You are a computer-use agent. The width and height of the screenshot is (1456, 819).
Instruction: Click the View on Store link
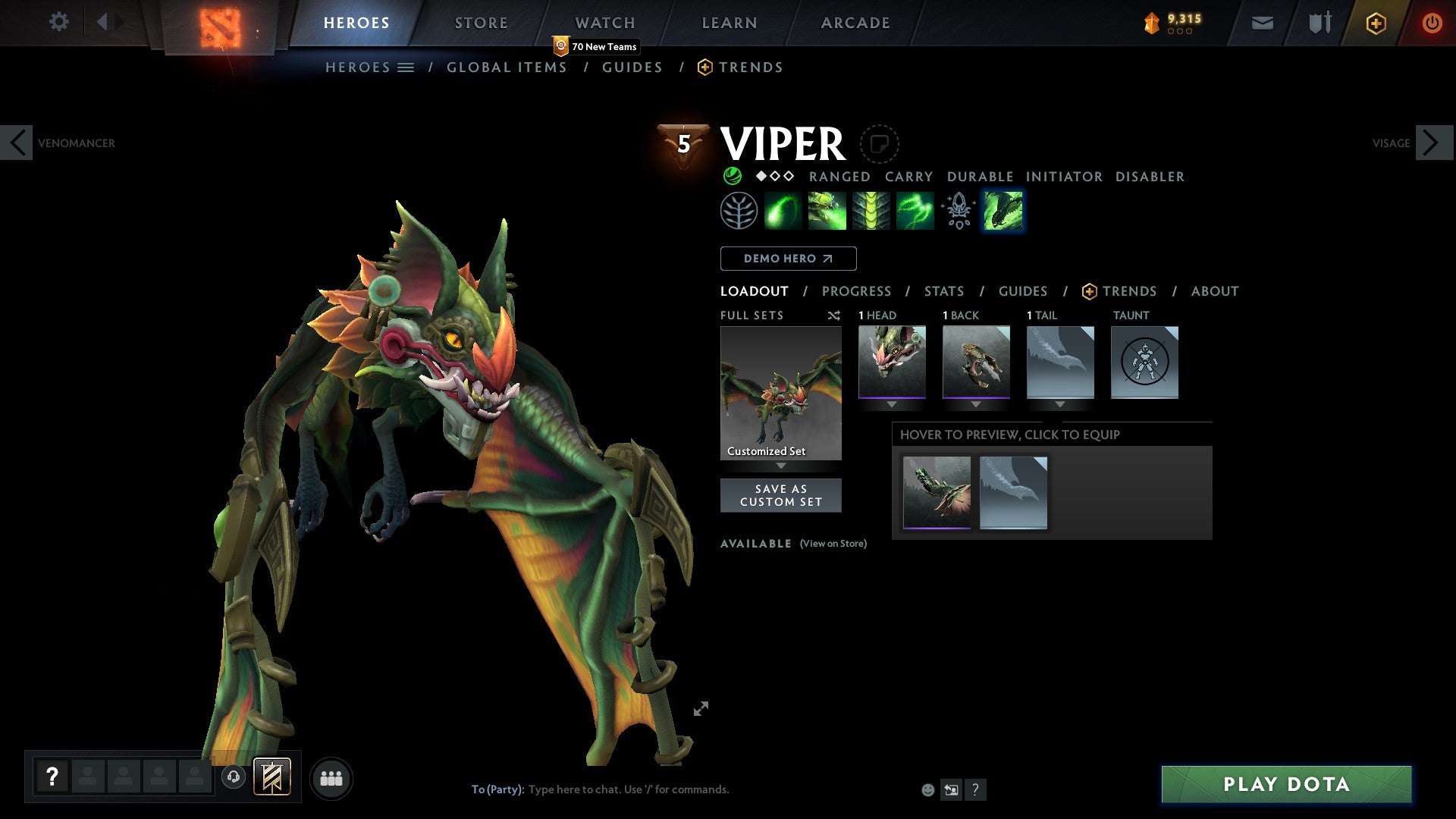click(833, 544)
